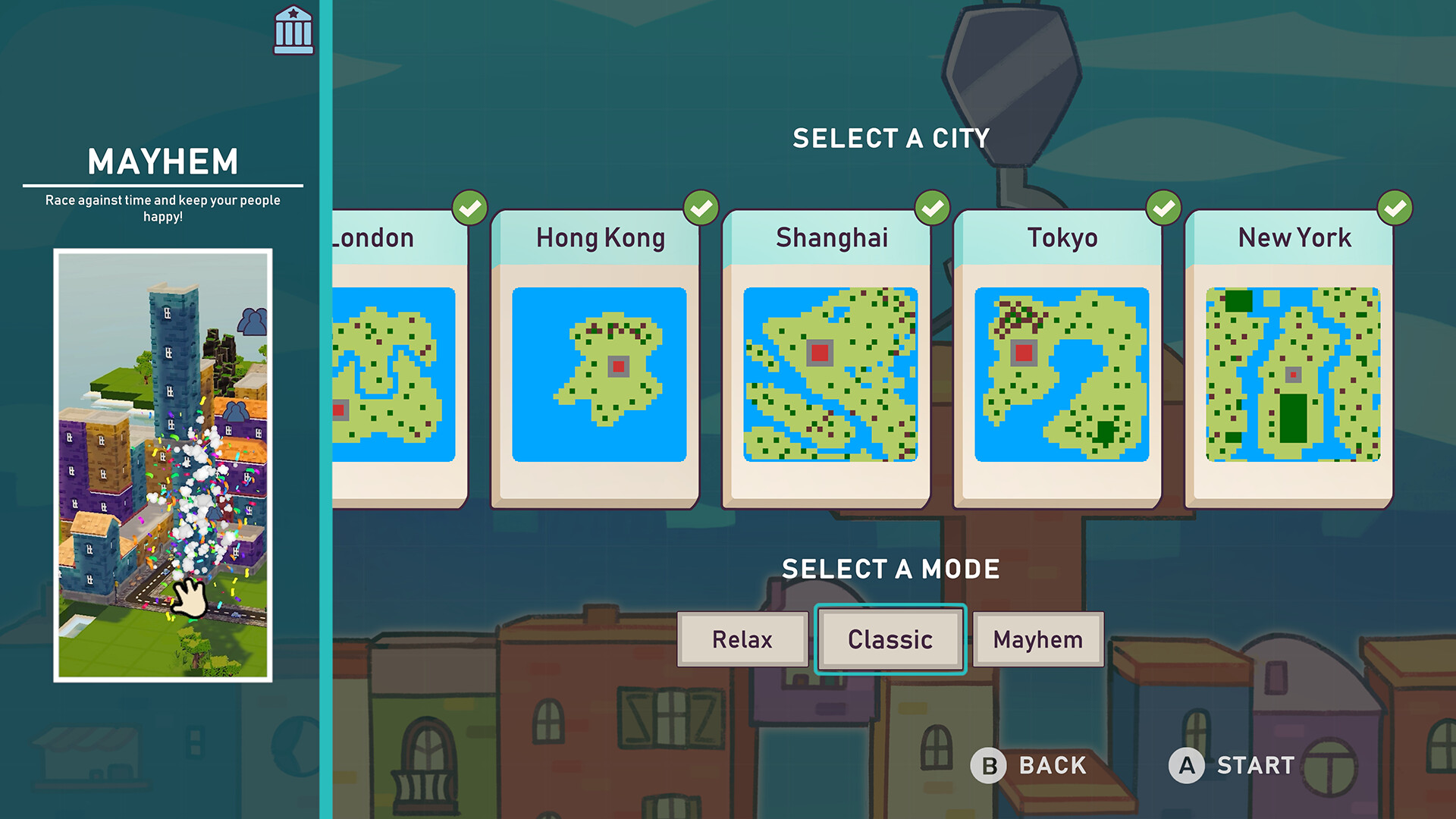Select the Classic game mode
This screenshot has width=1456, height=819.
(890, 639)
